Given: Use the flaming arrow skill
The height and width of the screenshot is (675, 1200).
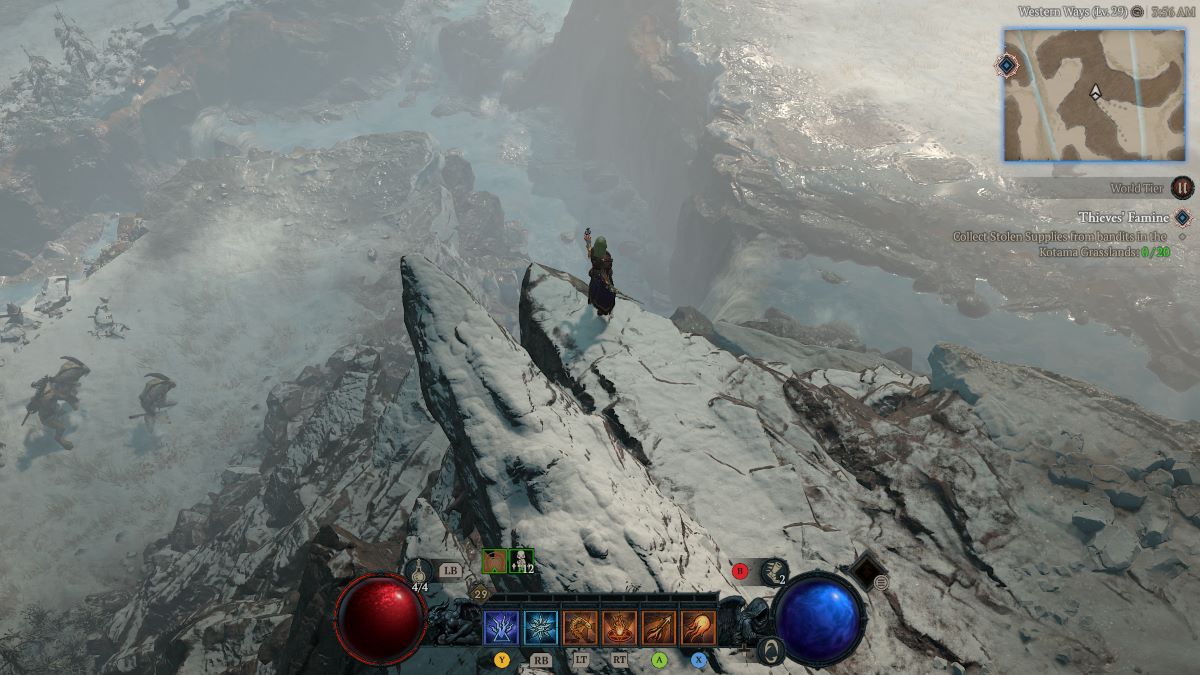Looking at the screenshot, I should point(659,628).
